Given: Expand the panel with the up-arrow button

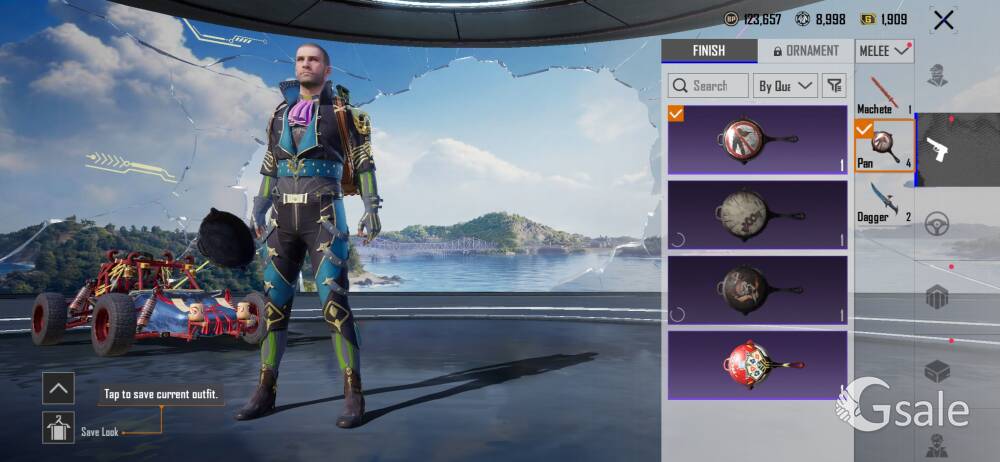Looking at the screenshot, I should (x=59, y=388).
